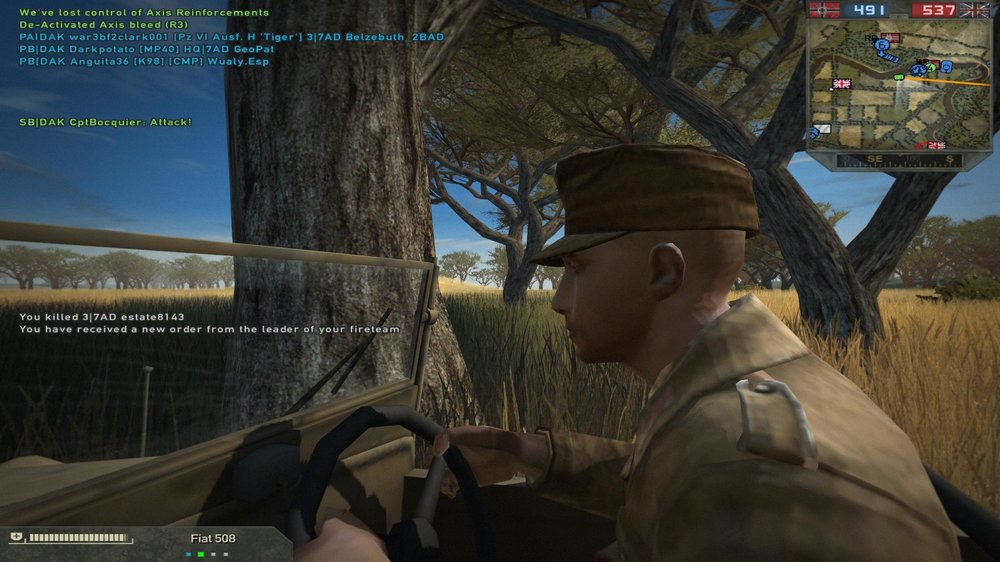Select the neutral white flag on minimap
The width and height of the screenshot is (1000, 562).
tap(822, 128)
